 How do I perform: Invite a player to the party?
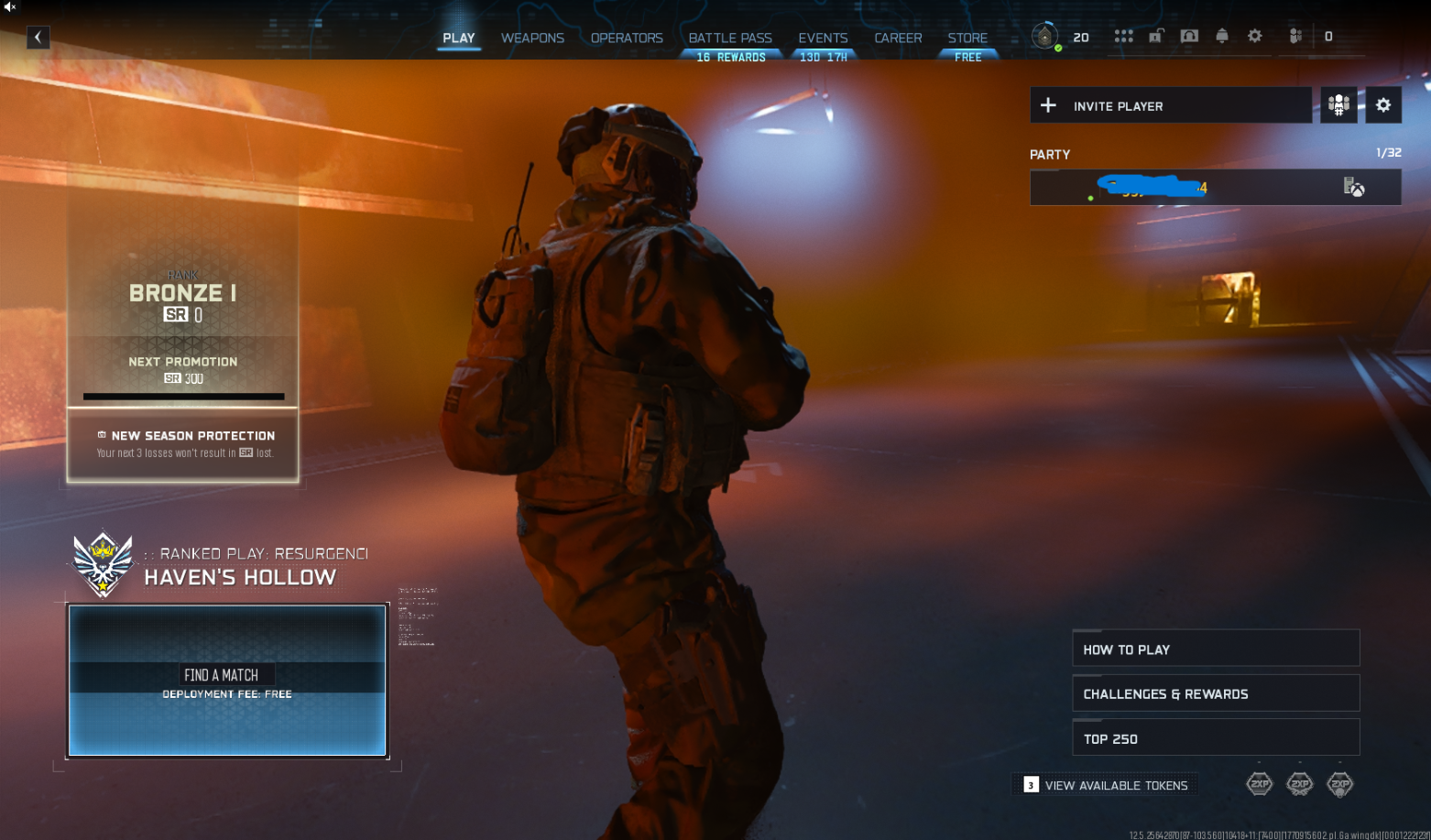coord(1170,105)
